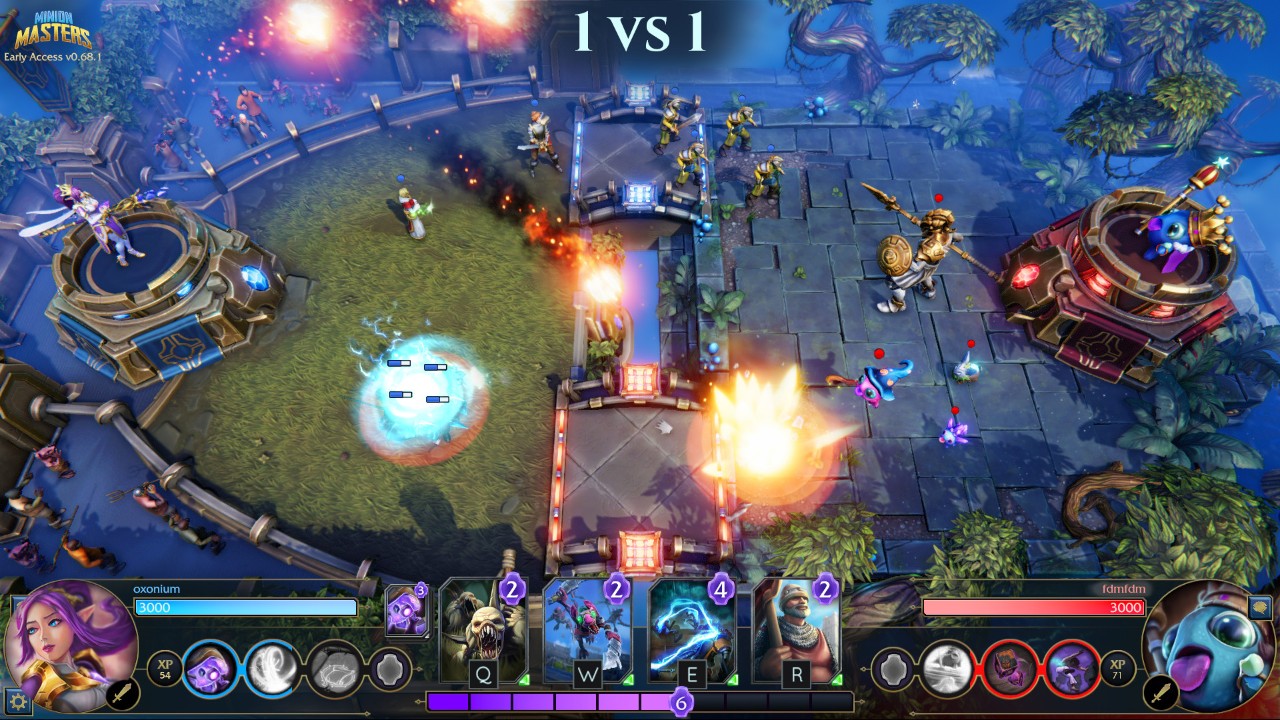Select the fanged ghoul card
1280x720 pixels.
coord(483,632)
